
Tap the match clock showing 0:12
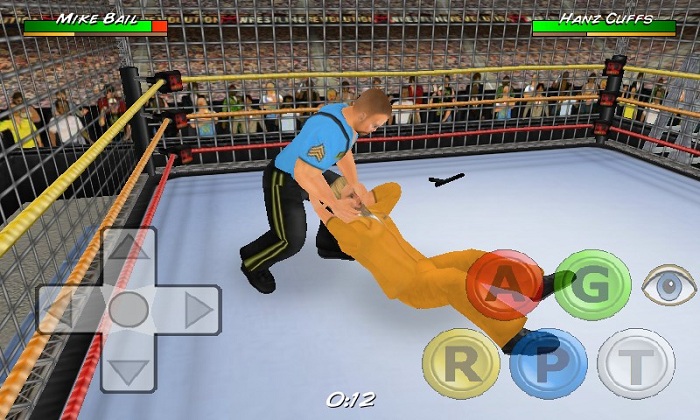coord(350,400)
